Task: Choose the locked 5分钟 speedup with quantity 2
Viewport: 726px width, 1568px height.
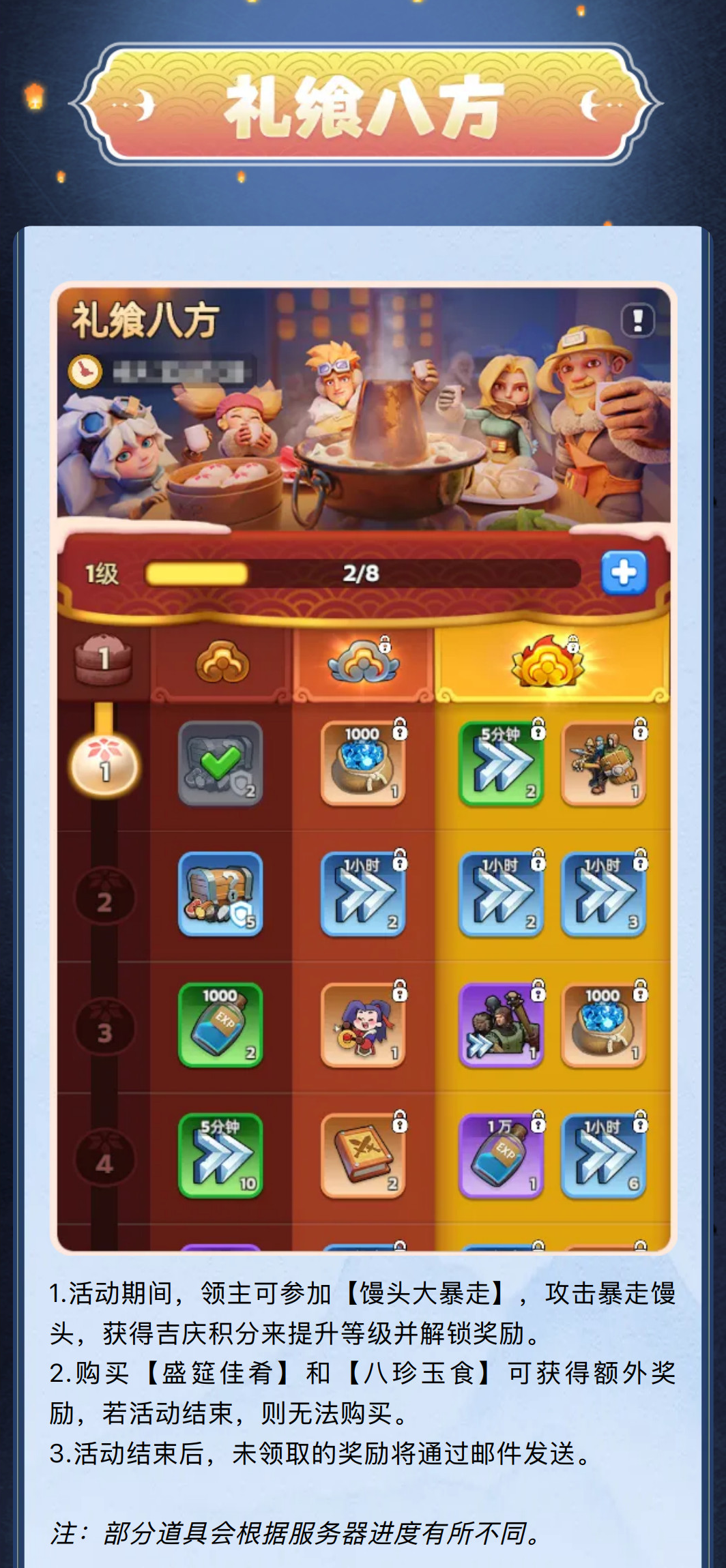Action: coord(502,764)
